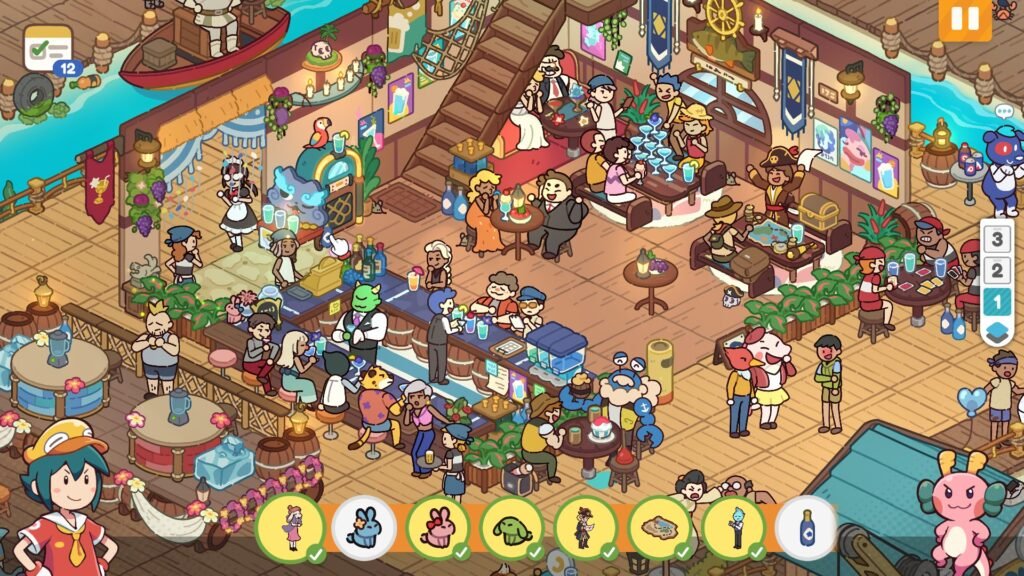Choose the pink bunny with red bow target
Viewport: 1024px width, 576px height.
click(438, 527)
